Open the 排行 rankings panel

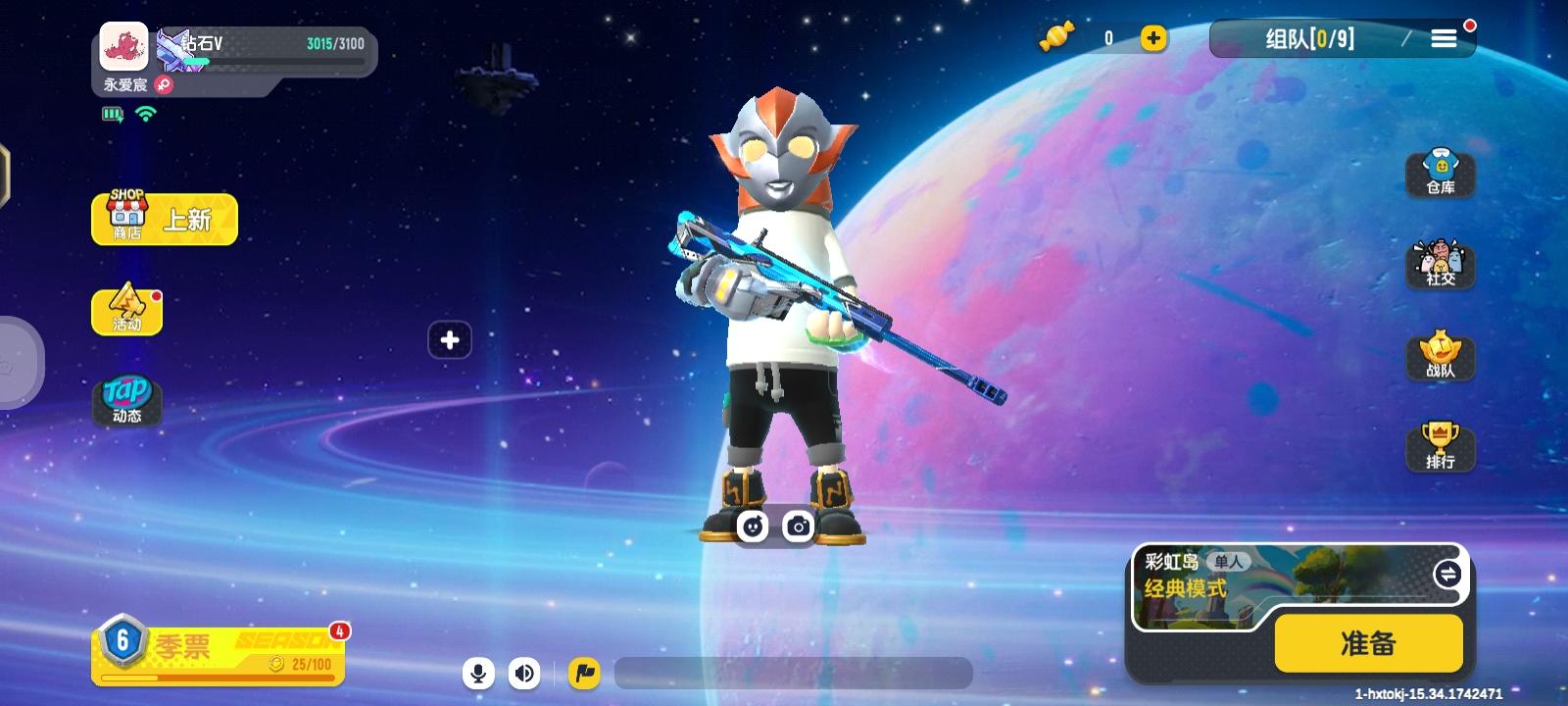(1441, 448)
